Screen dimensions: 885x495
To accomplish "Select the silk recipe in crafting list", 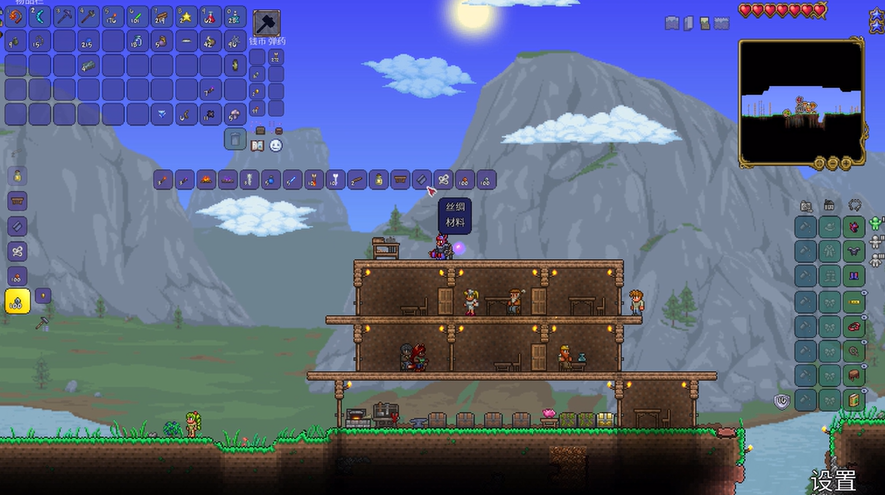I will [444, 180].
